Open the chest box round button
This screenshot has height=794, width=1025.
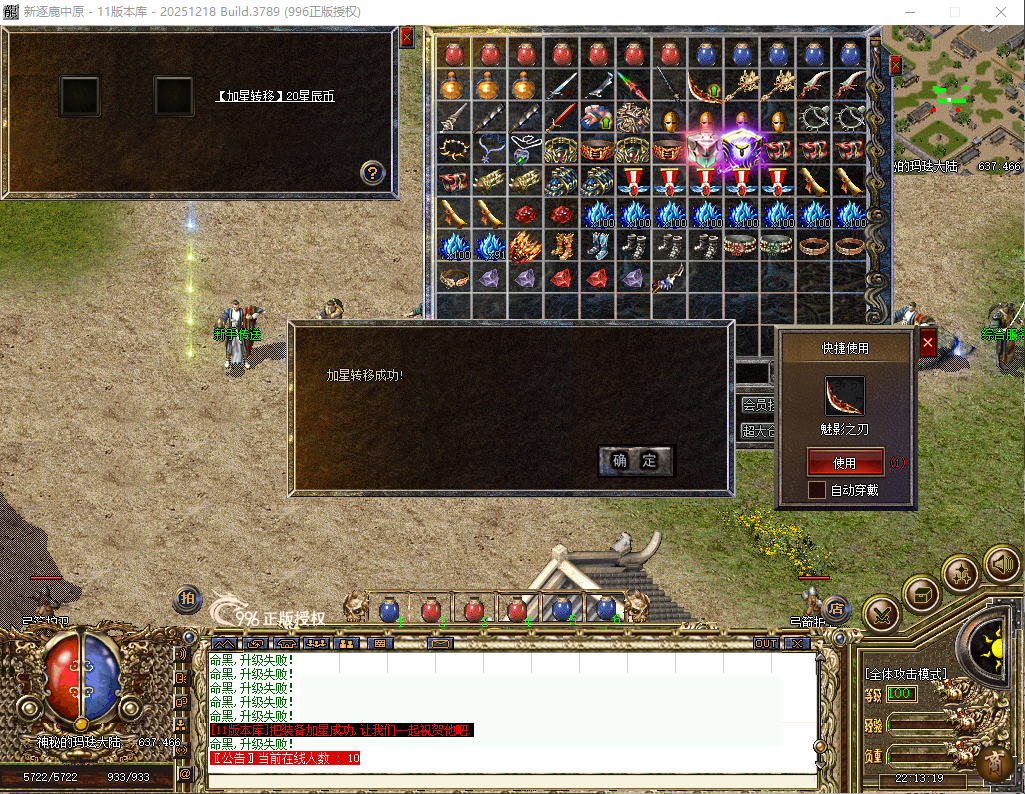click(921, 595)
